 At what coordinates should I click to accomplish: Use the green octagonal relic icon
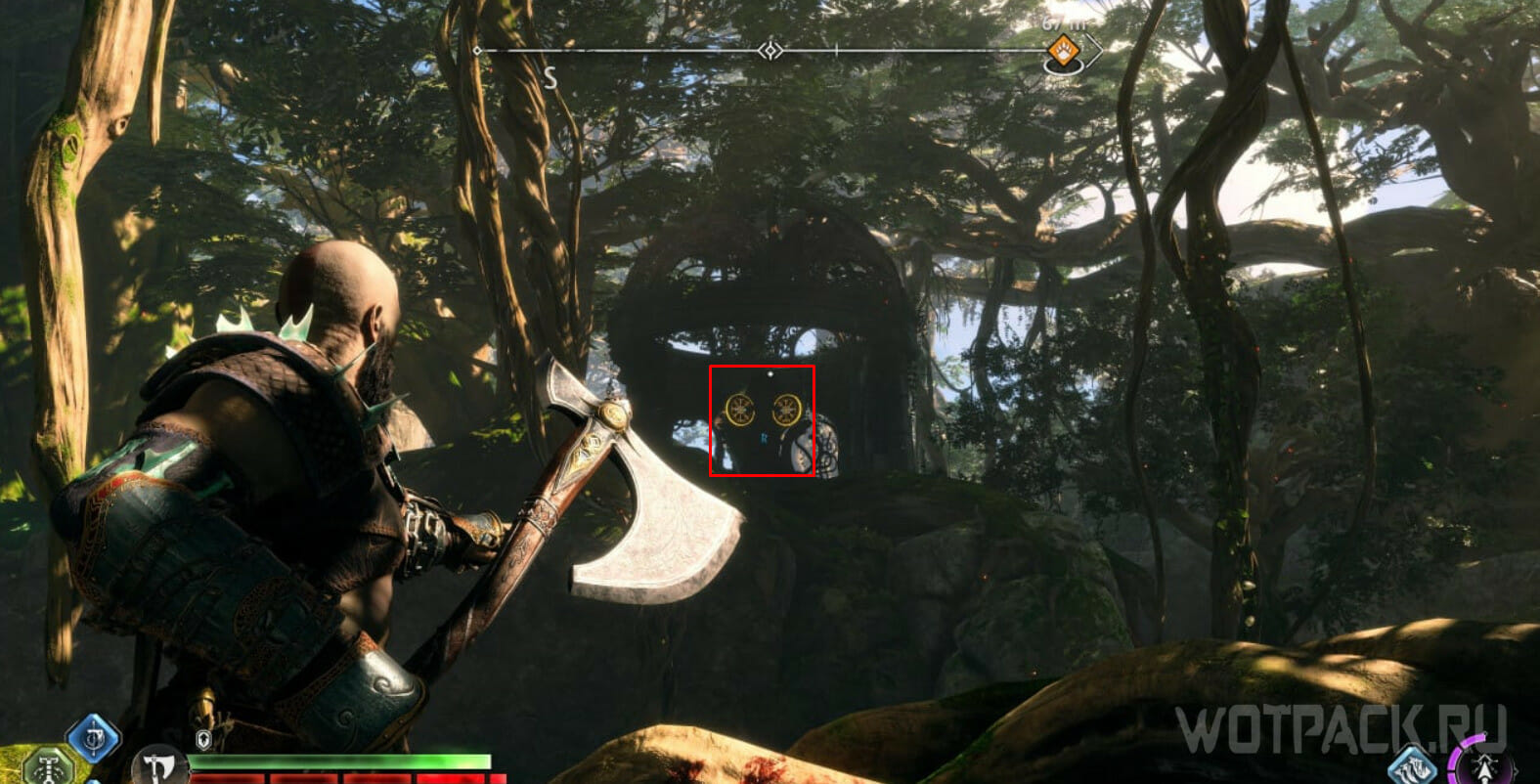[47, 767]
